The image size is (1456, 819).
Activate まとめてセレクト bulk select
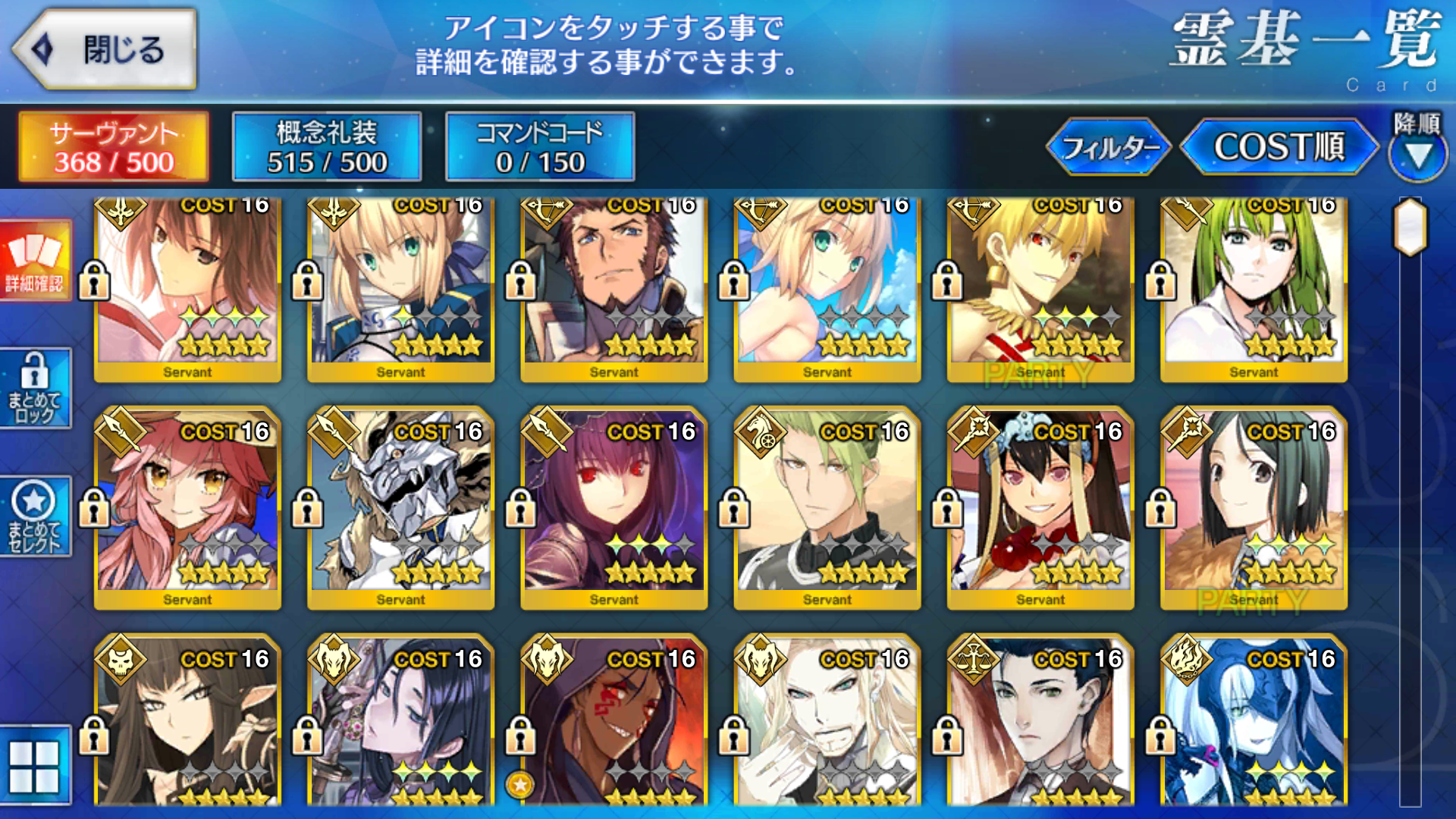pos(35,517)
